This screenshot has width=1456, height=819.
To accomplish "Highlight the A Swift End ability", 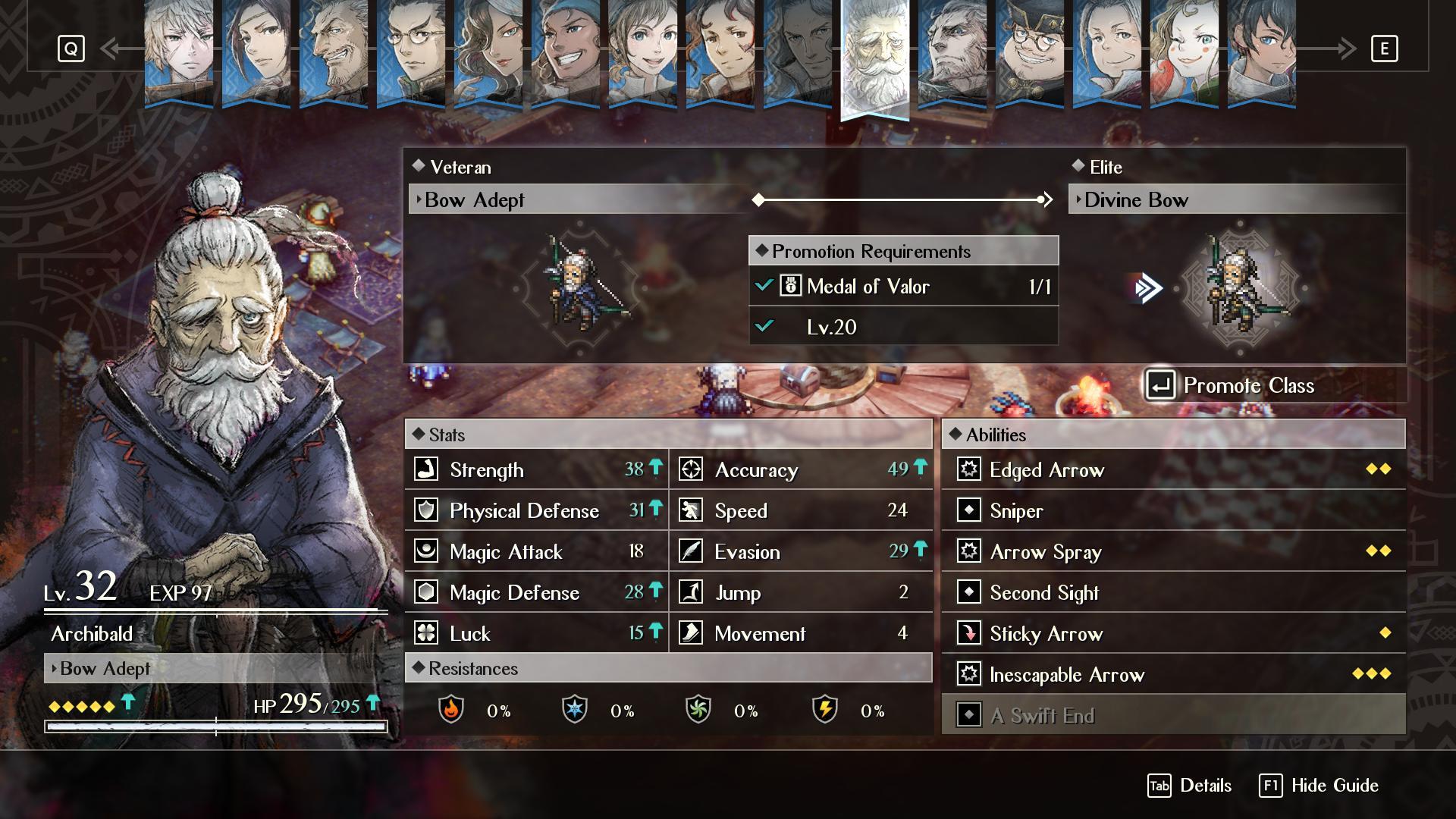I will [x=1172, y=715].
